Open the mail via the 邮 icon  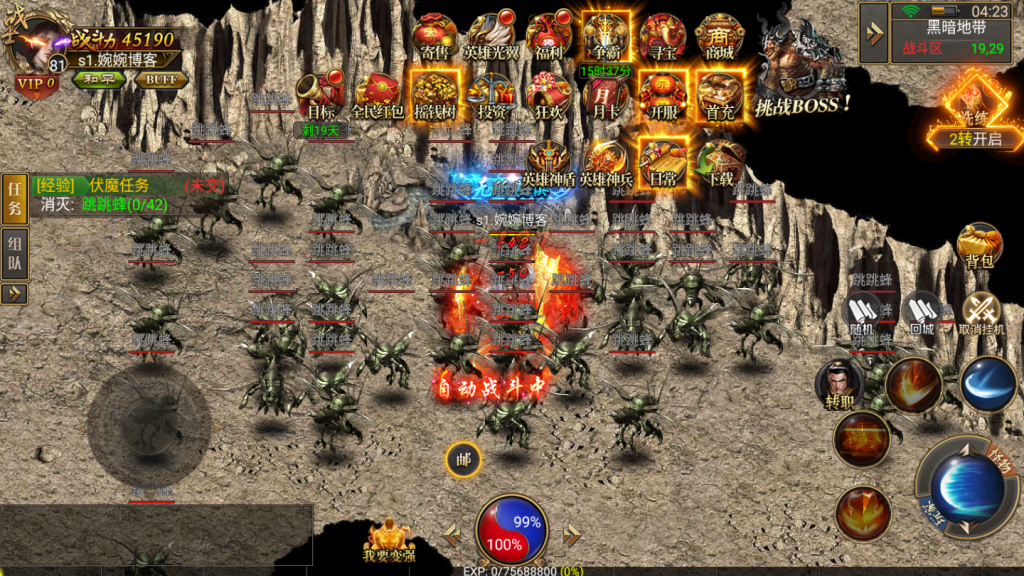coord(463,459)
